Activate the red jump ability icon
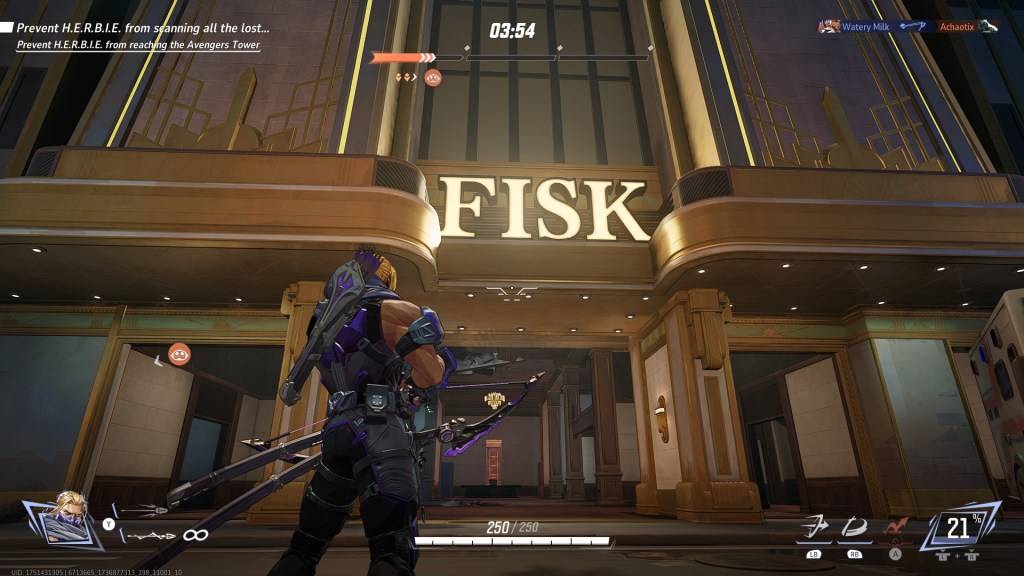The width and height of the screenshot is (1024, 576). (x=893, y=526)
